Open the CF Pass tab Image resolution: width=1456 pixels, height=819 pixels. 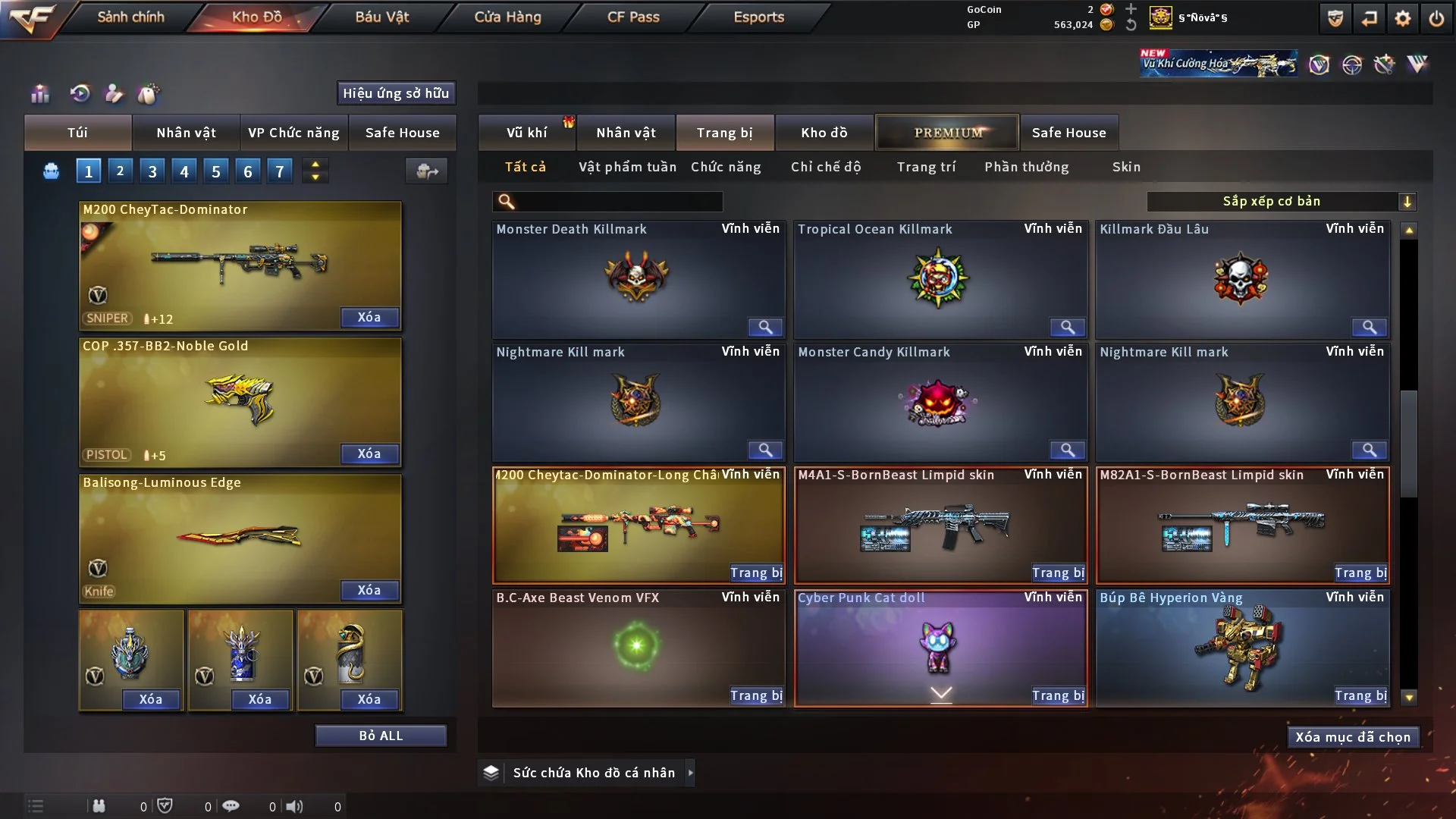tap(633, 17)
